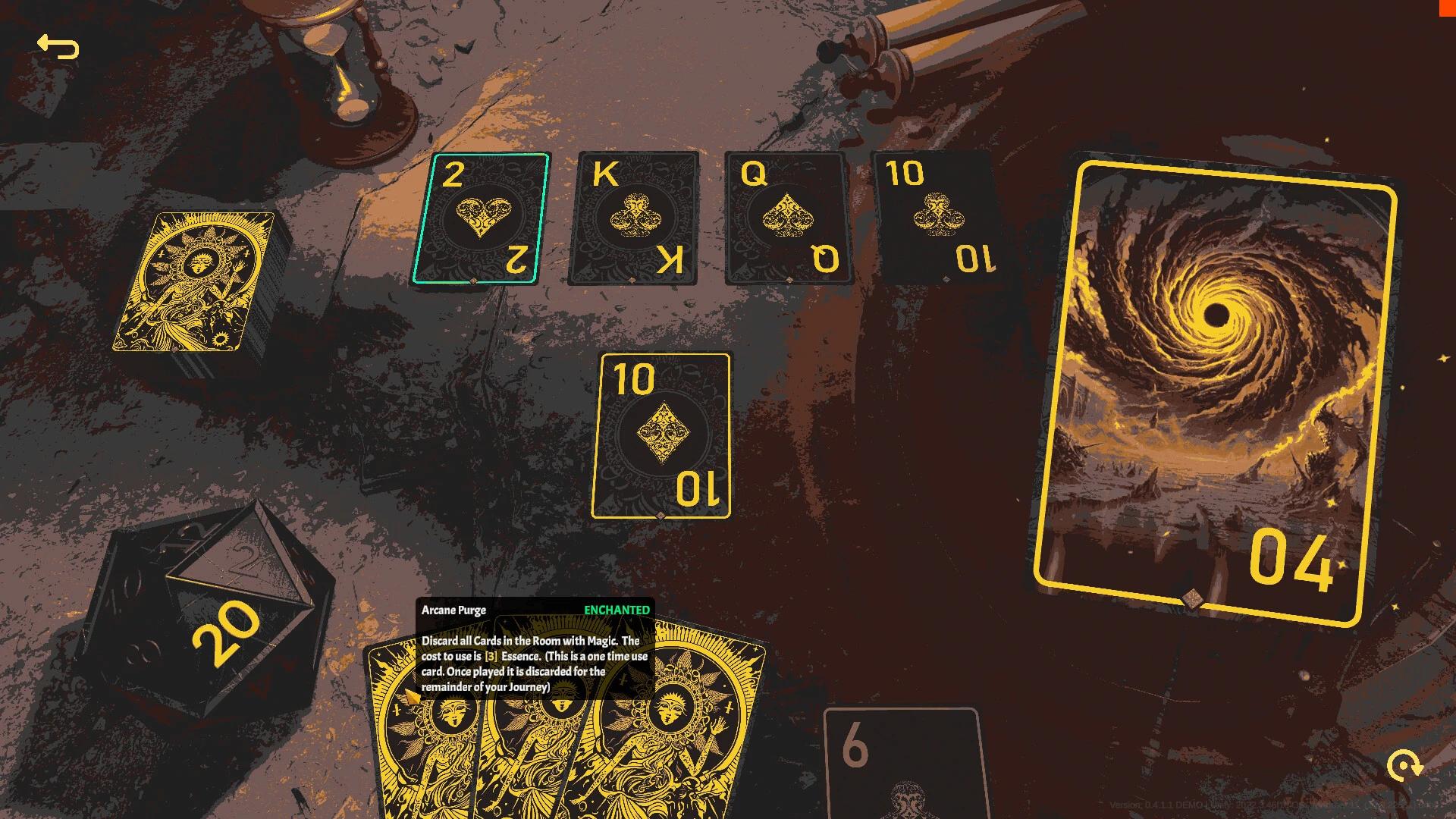Click the ENCHANTED label on the tooltip
1456x819 pixels.
pos(618,609)
